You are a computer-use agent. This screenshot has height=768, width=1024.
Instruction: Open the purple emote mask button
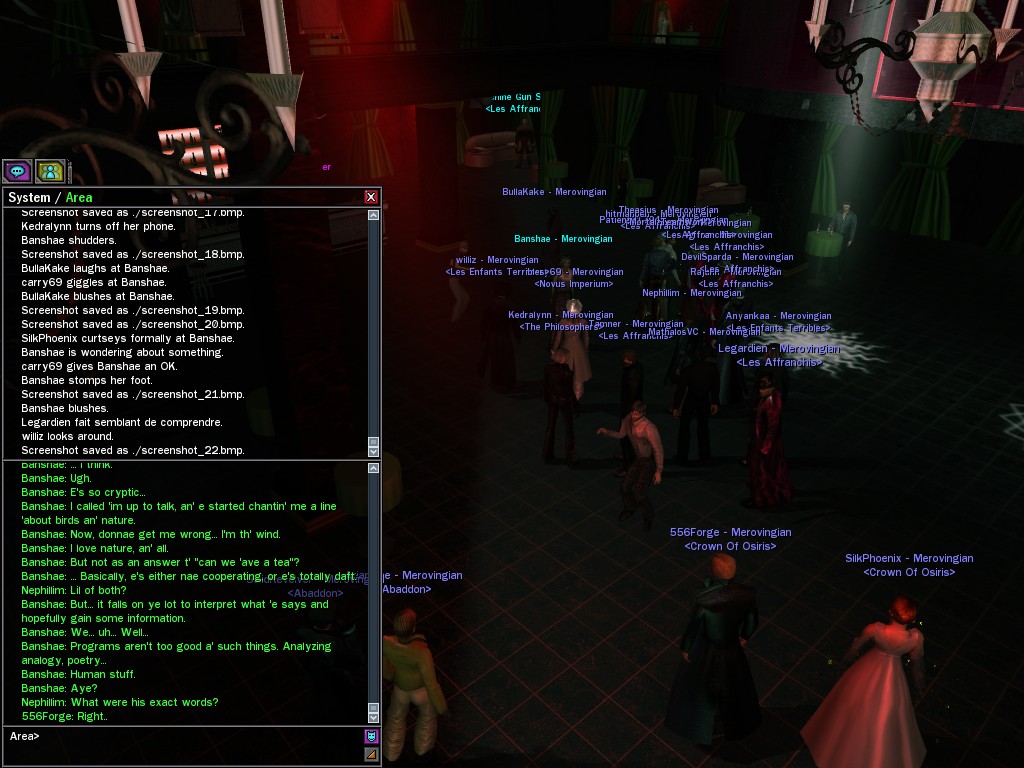point(371,737)
